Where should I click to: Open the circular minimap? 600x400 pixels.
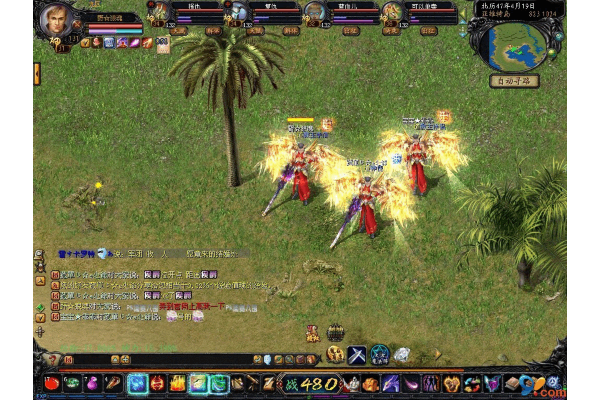tap(516, 41)
